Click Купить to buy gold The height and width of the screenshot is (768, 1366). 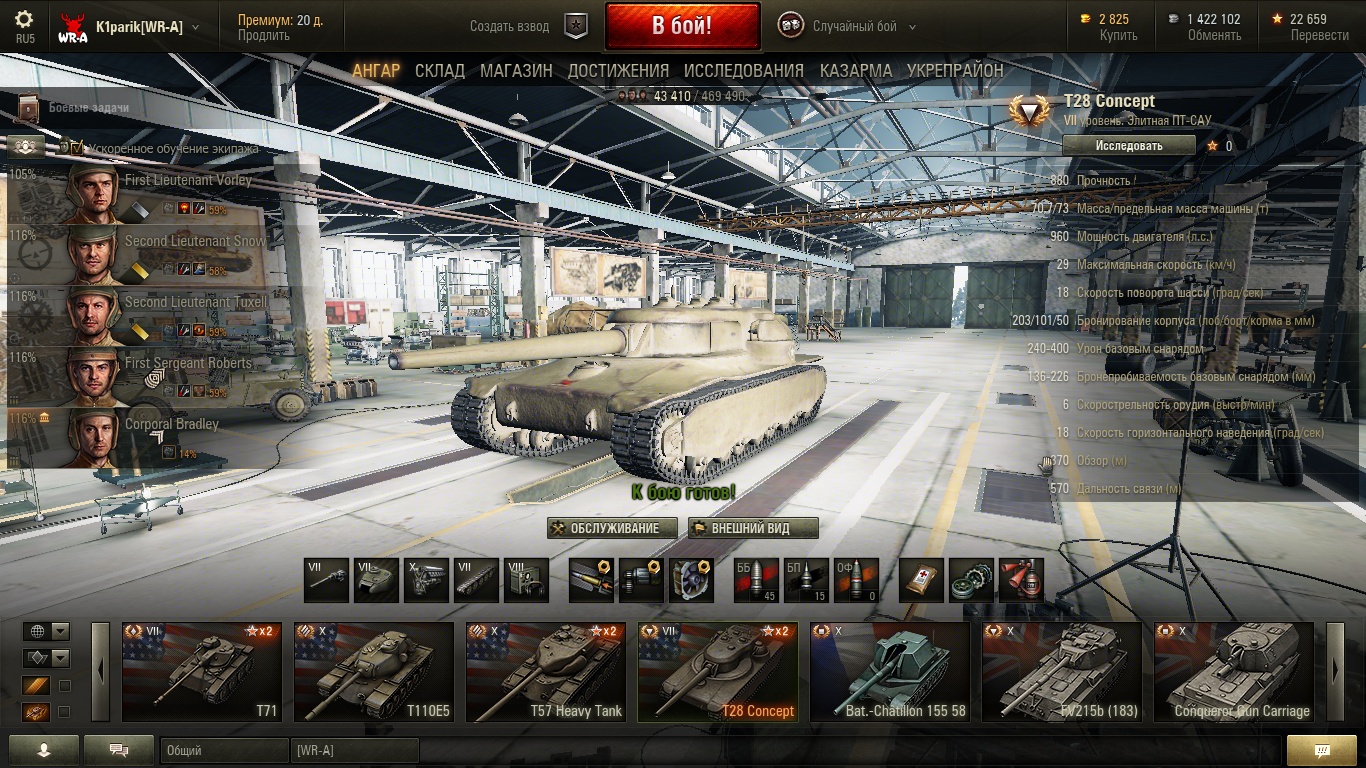coord(1118,35)
